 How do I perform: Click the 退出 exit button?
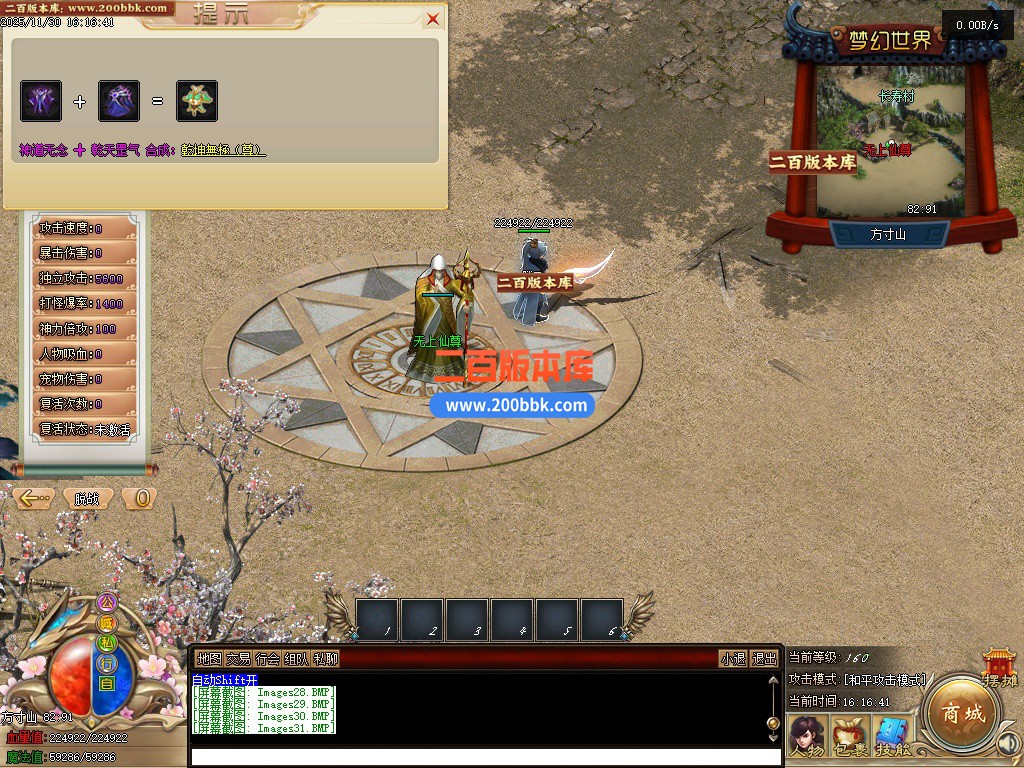(x=765, y=659)
